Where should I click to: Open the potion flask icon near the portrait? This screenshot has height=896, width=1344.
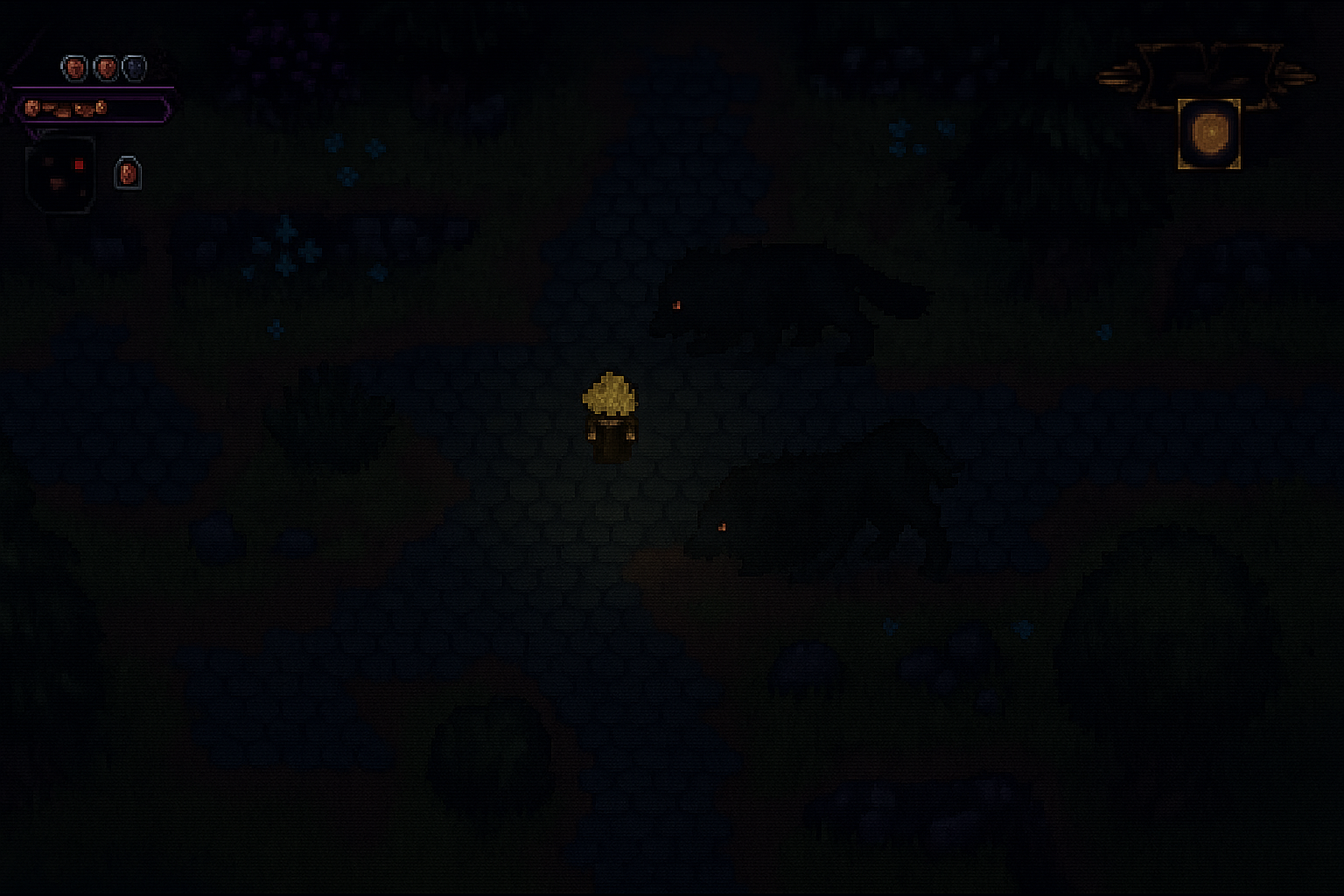tap(128, 171)
